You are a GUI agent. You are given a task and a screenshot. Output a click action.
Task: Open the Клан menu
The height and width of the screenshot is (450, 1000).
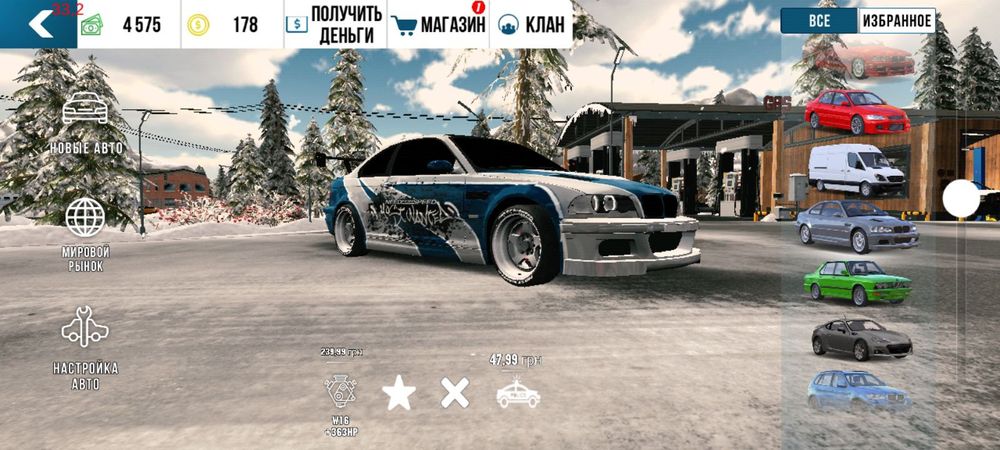click(530, 24)
